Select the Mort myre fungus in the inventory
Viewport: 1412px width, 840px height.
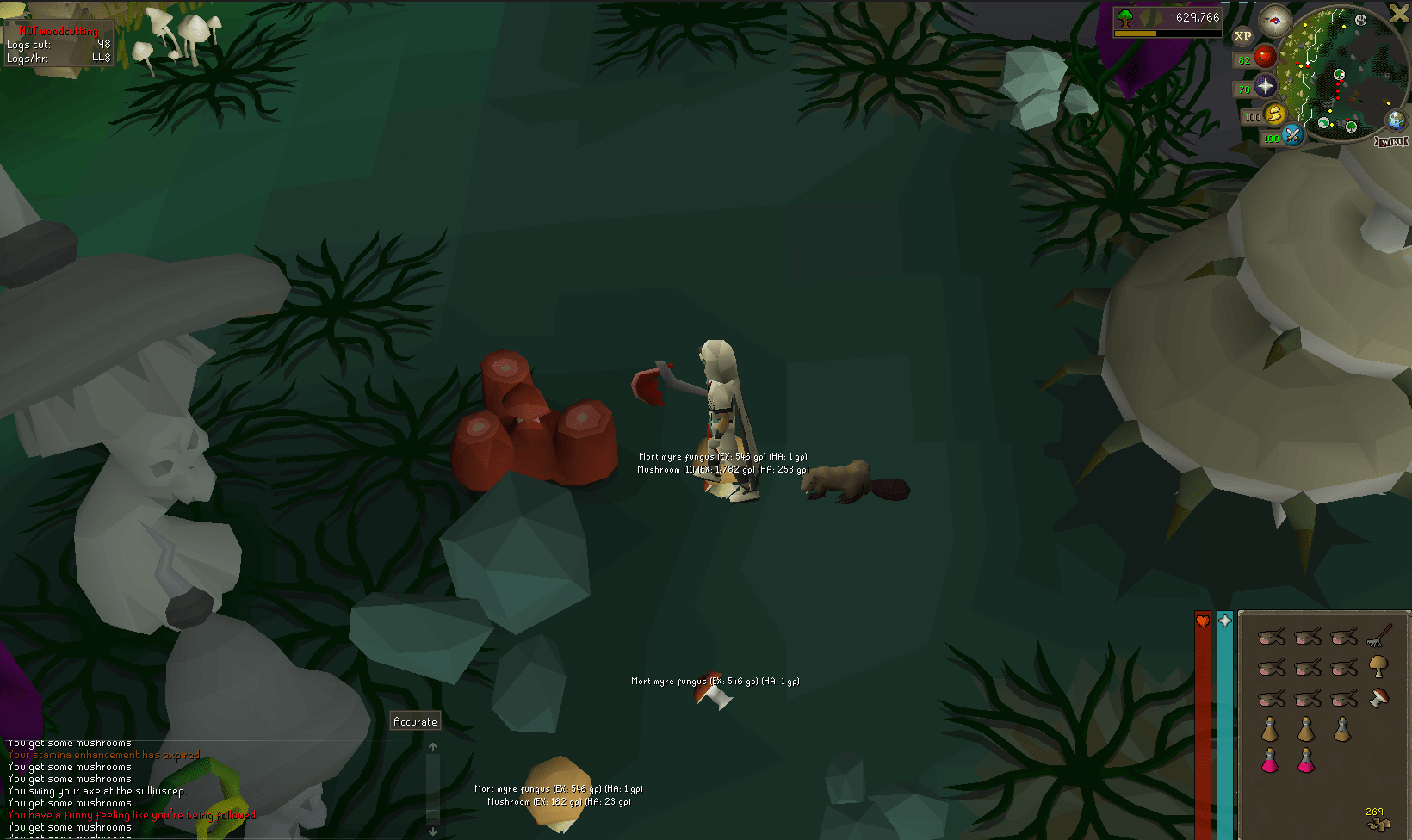click(x=1378, y=697)
